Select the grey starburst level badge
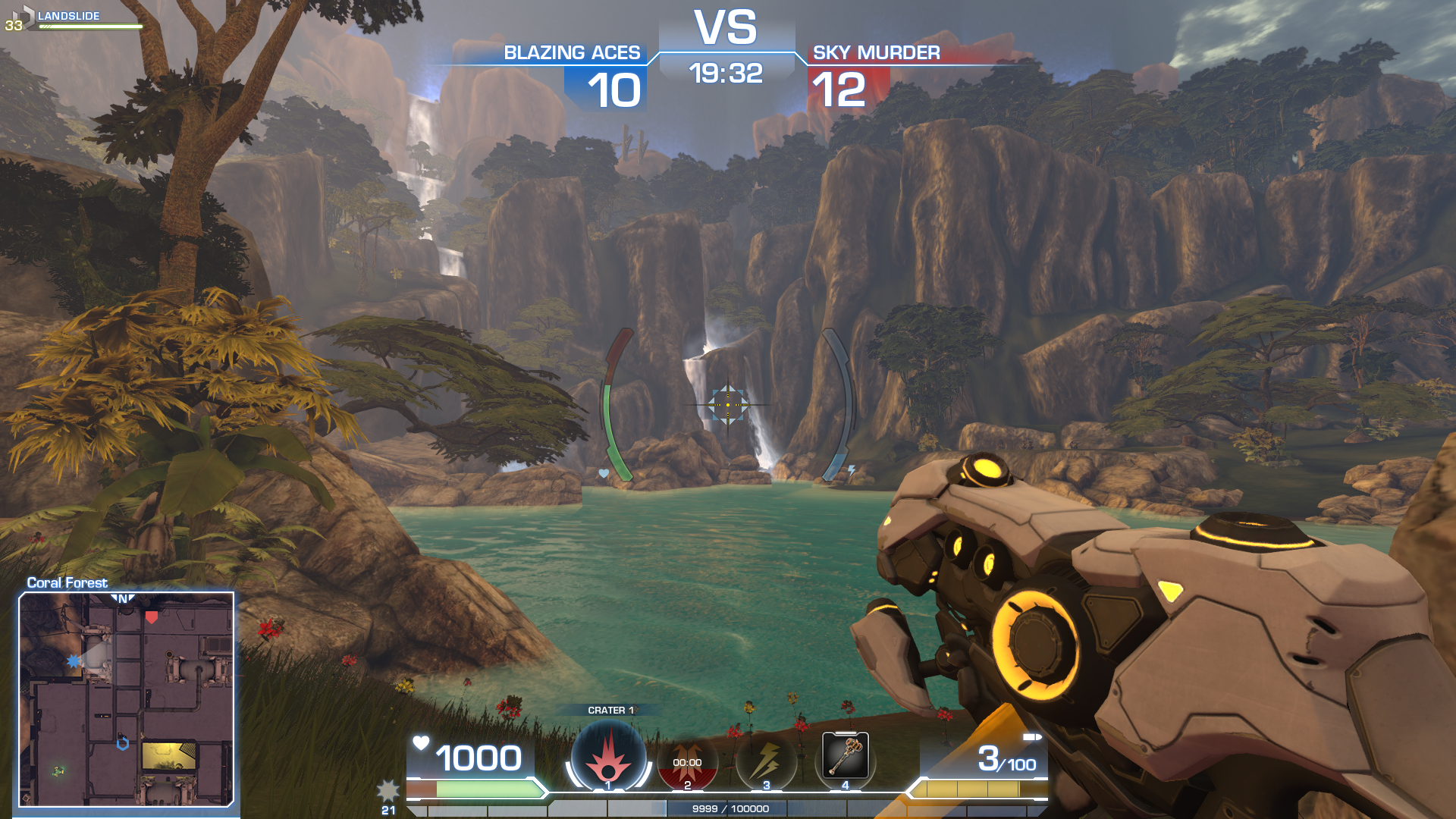Screen dimensions: 1456x819 388,792
